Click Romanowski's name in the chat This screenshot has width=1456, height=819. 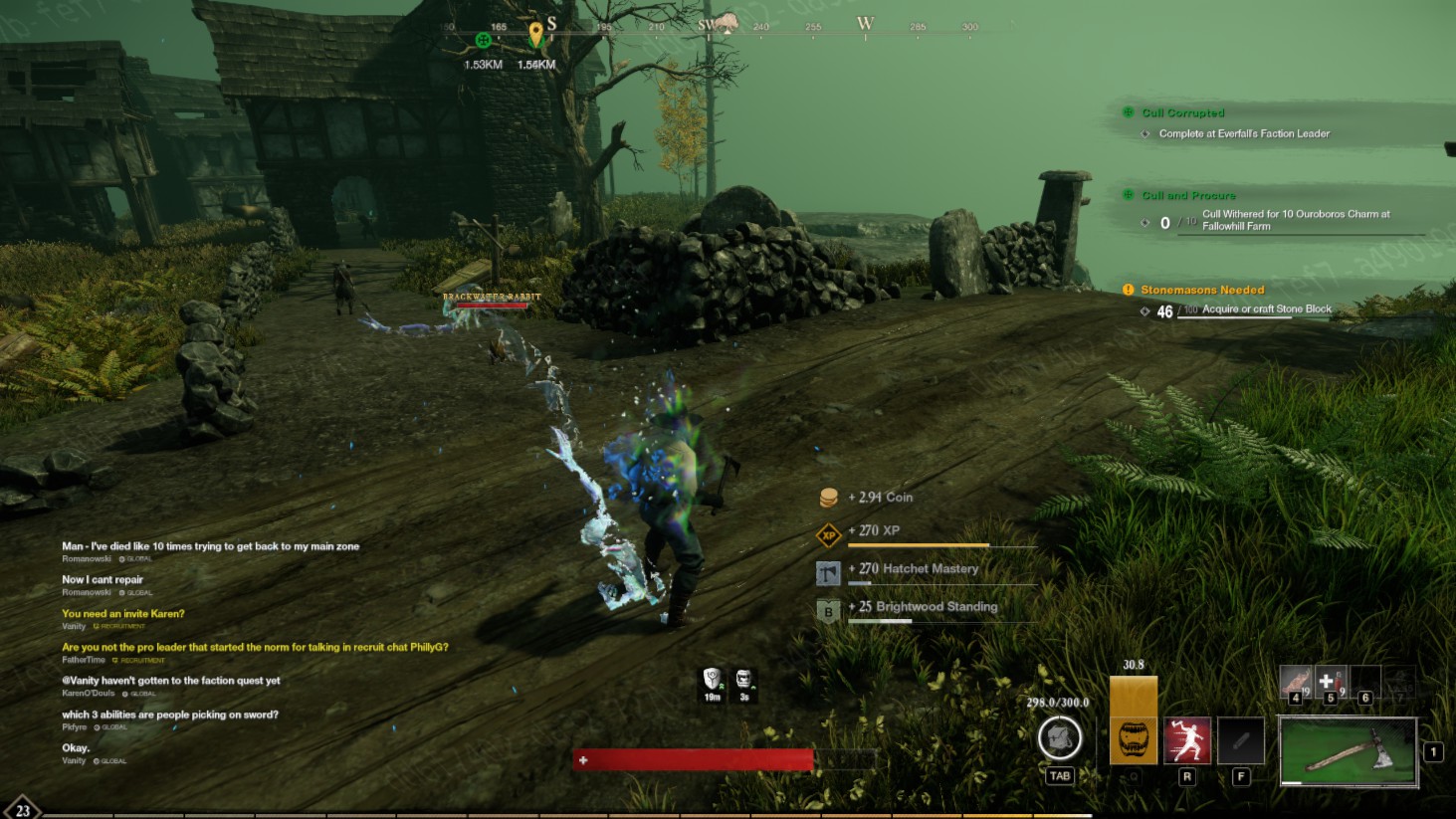(x=87, y=559)
